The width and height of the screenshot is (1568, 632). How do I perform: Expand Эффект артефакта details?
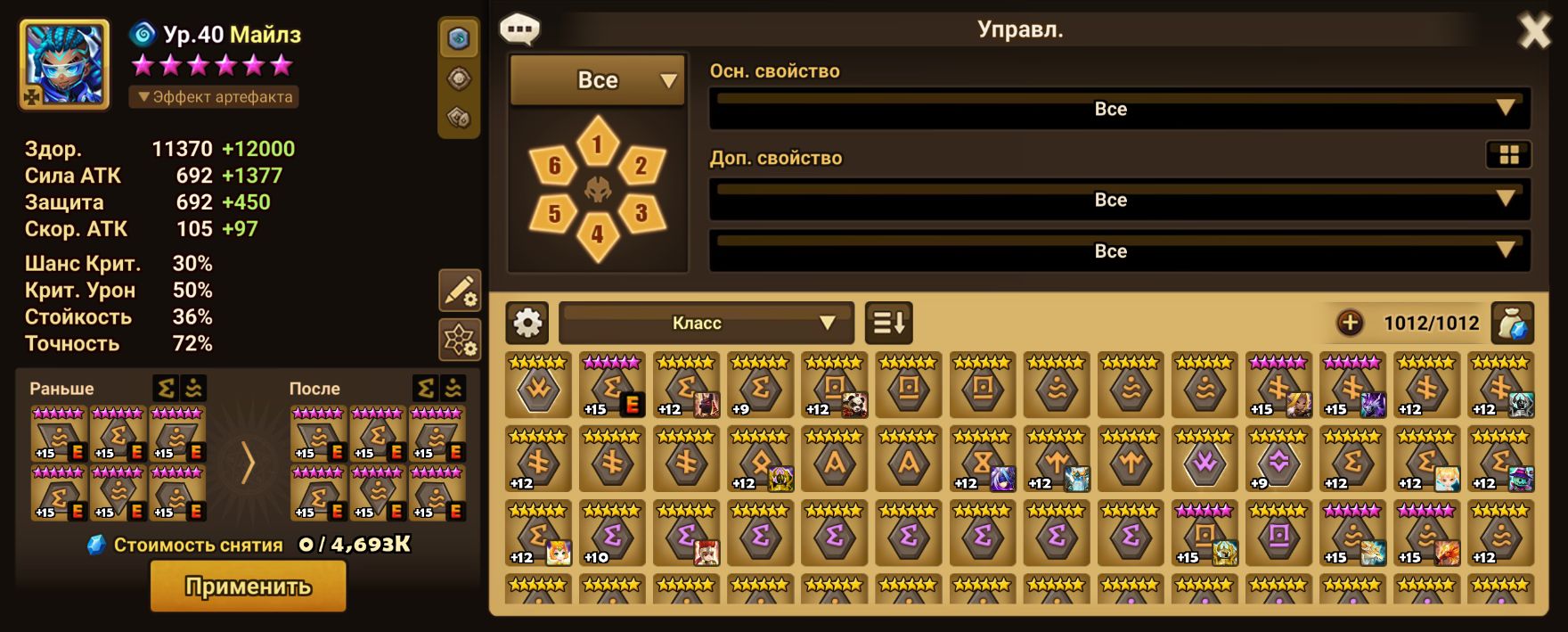[x=214, y=96]
